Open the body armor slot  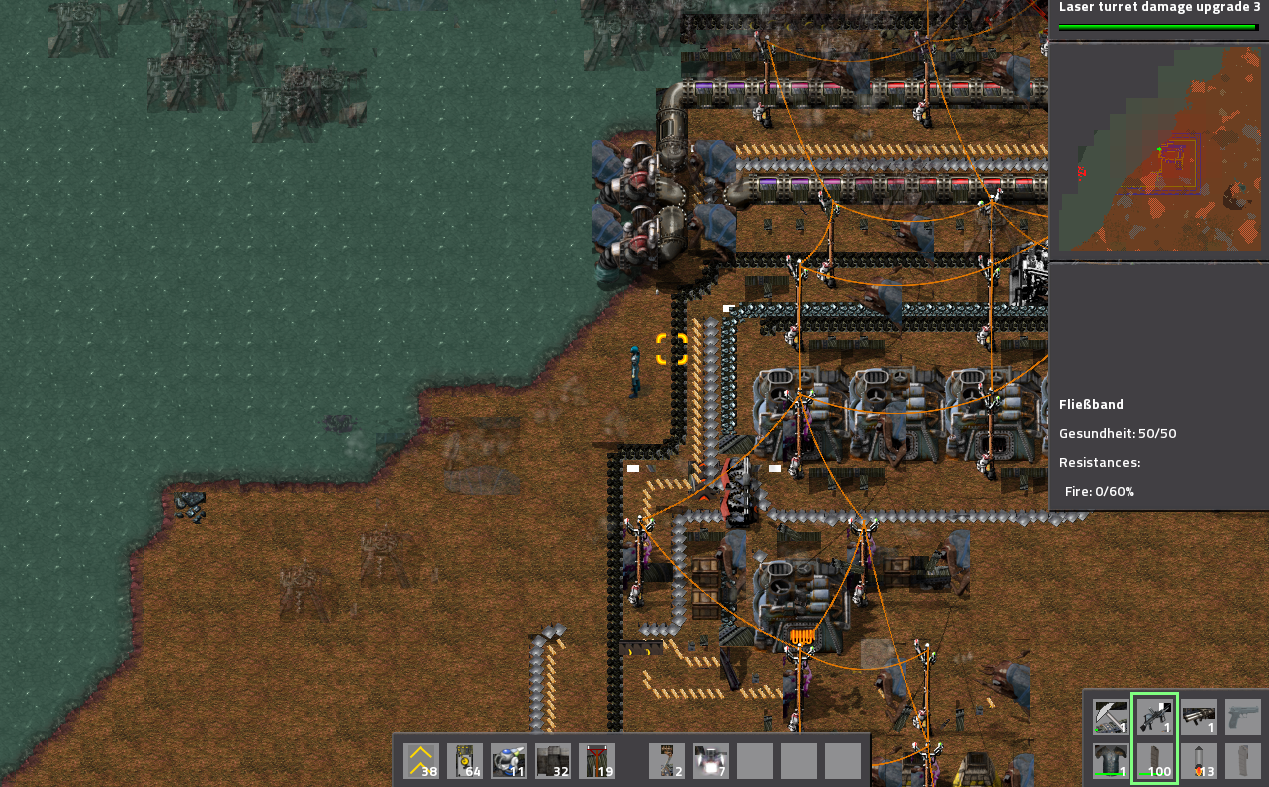click(1110, 761)
